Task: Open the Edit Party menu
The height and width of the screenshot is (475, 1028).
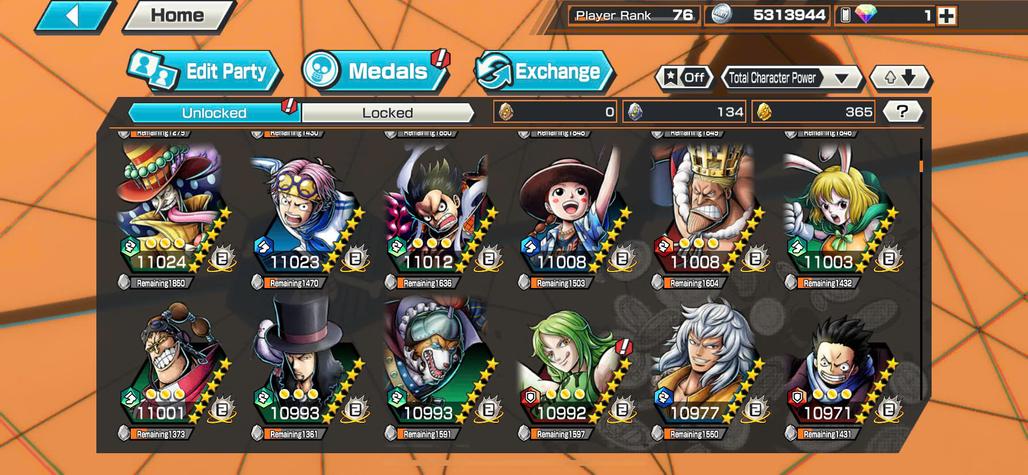Action: pyautogui.click(x=205, y=72)
